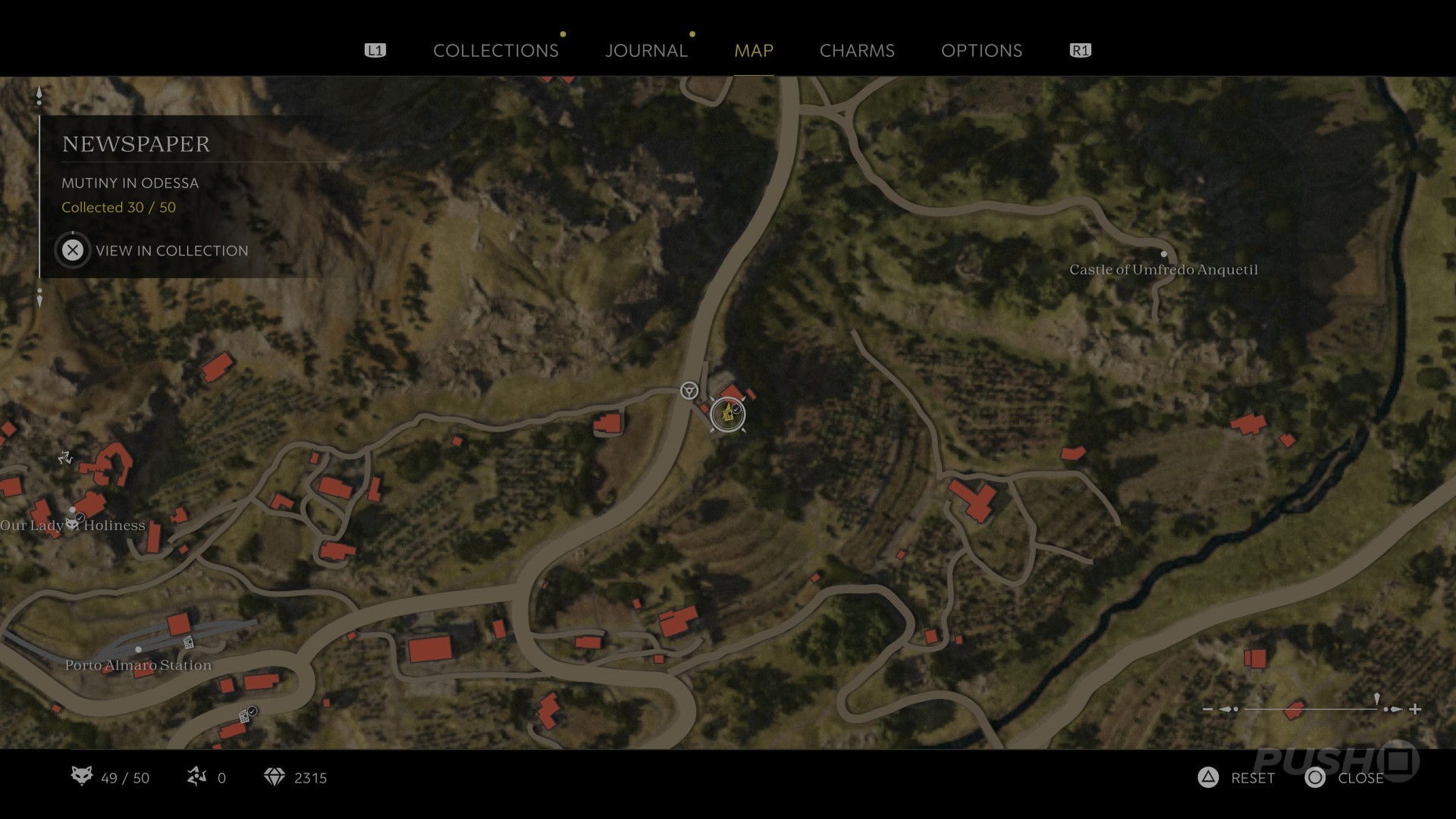Zoom out with the minus button
This screenshot has height=819, width=1456.
tap(1208, 710)
